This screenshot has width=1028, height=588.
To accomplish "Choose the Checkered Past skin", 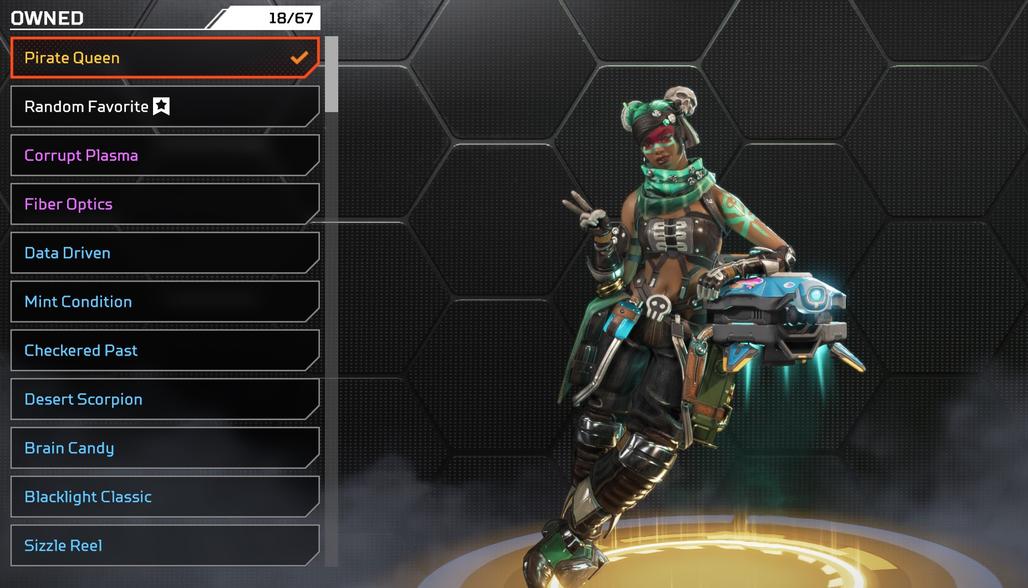I will click(x=165, y=351).
